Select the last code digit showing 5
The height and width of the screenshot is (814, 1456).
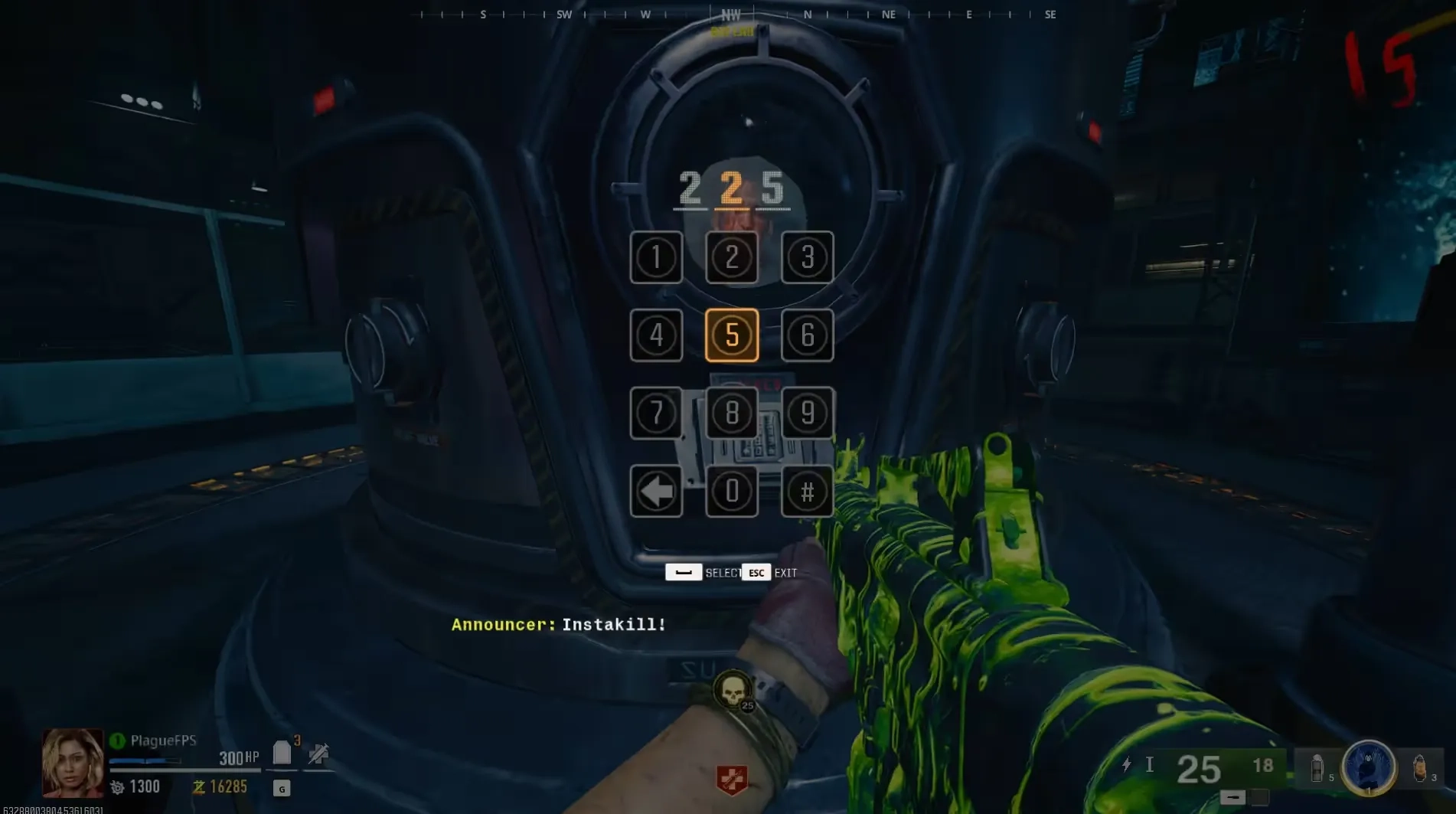pos(773,188)
